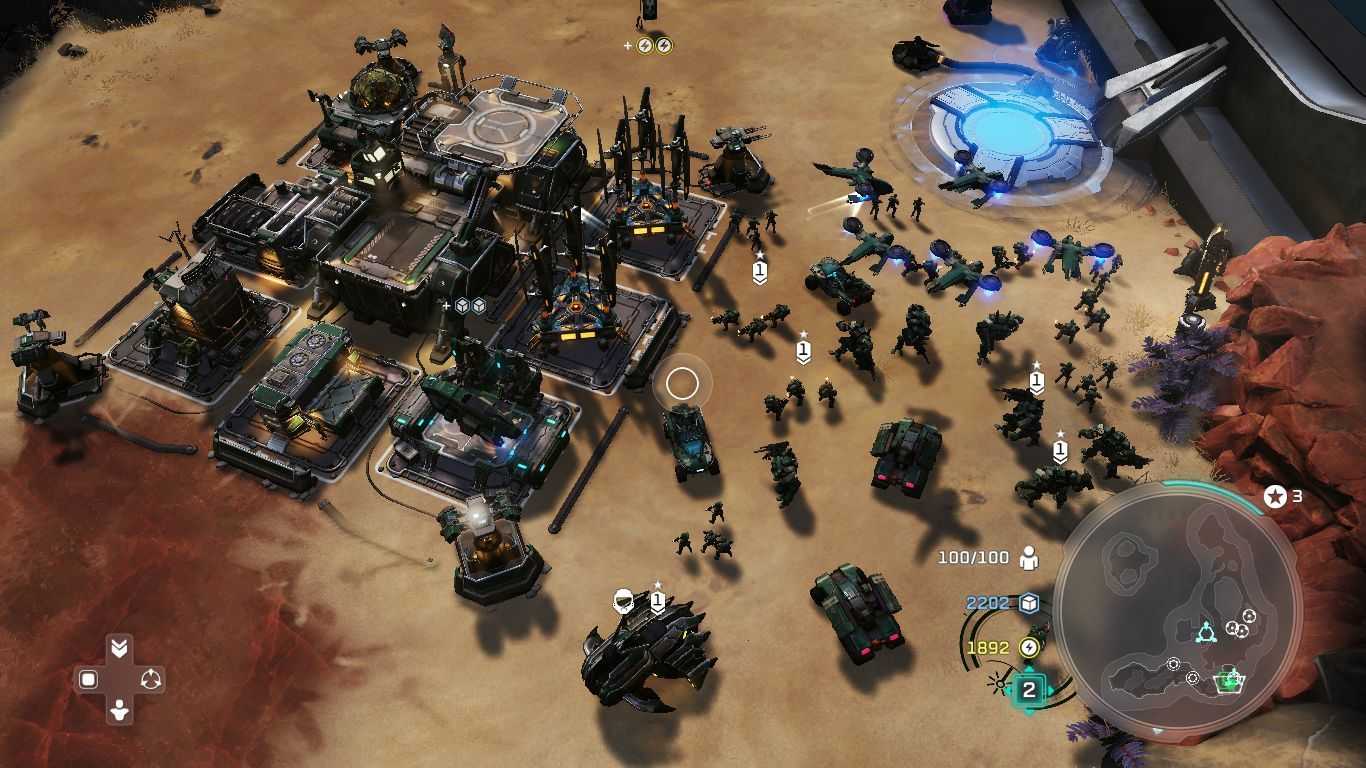Click the cyan triangle marker on the minimap
The height and width of the screenshot is (768, 1366).
coord(1206,632)
